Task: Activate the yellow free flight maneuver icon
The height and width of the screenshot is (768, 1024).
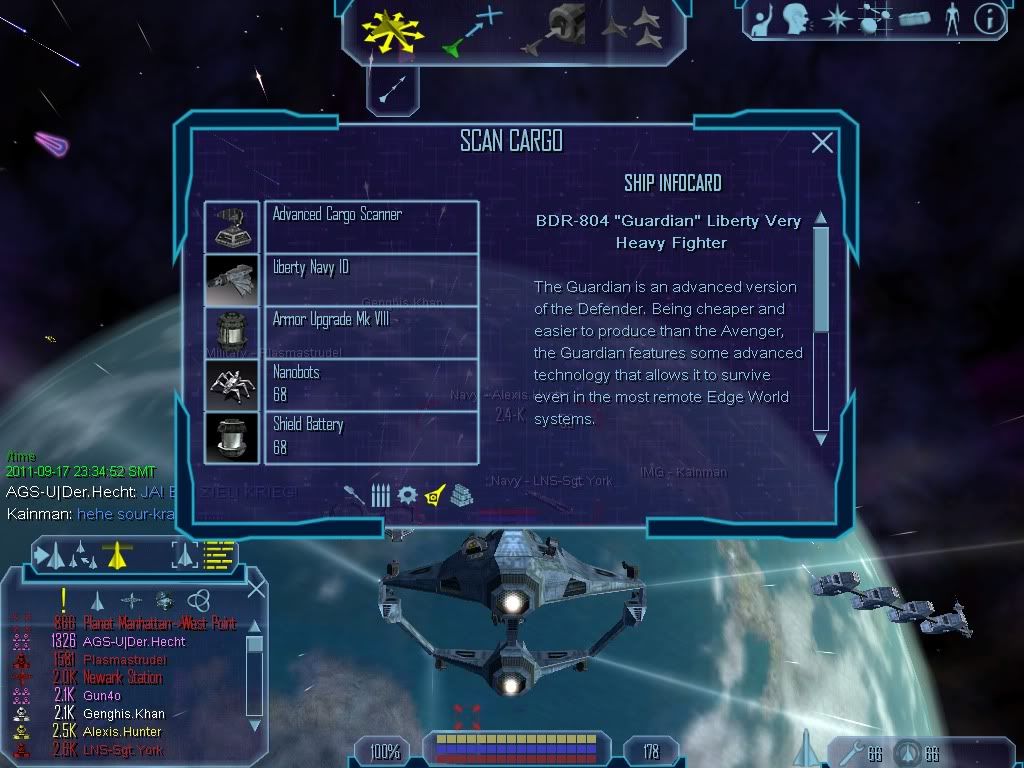Action: [394, 31]
